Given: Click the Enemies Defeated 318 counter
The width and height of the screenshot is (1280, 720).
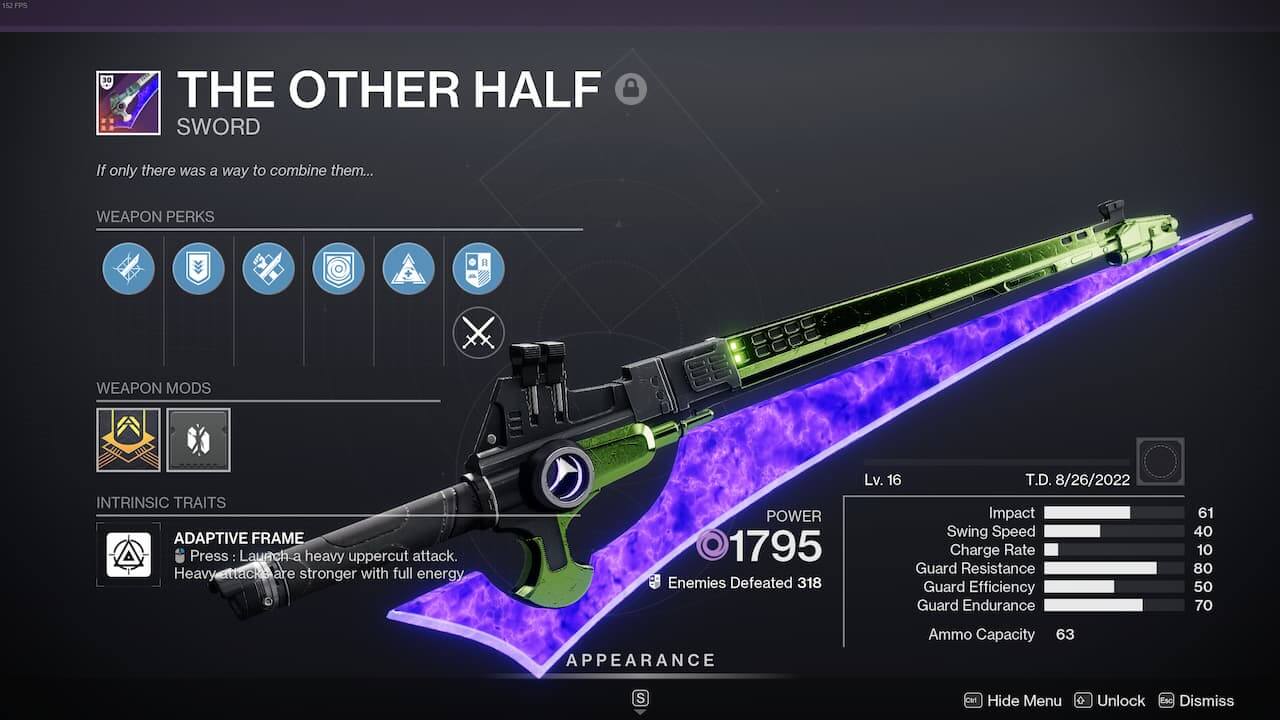Looking at the screenshot, I should click(x=738, y=582).
